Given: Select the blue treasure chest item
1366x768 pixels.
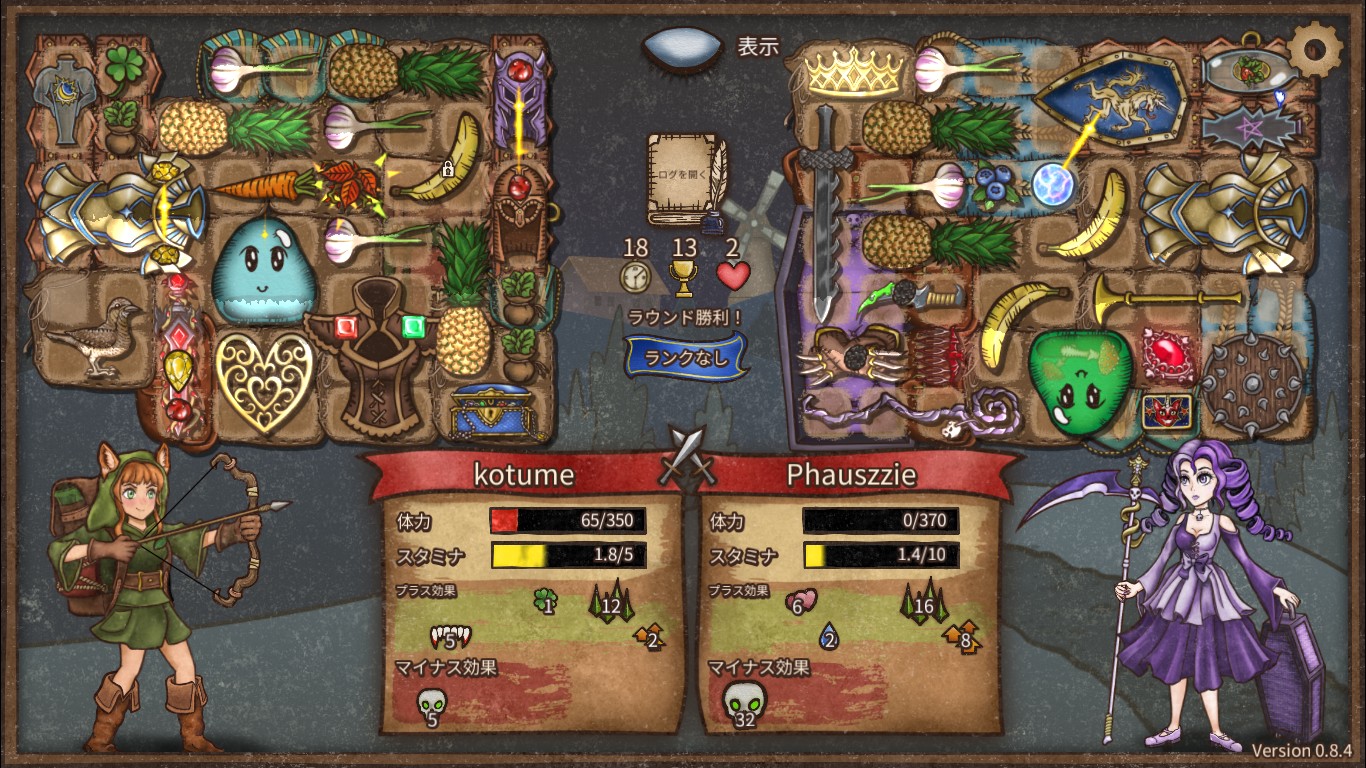Looking at the screenshot, I should (x=500, y=411).
